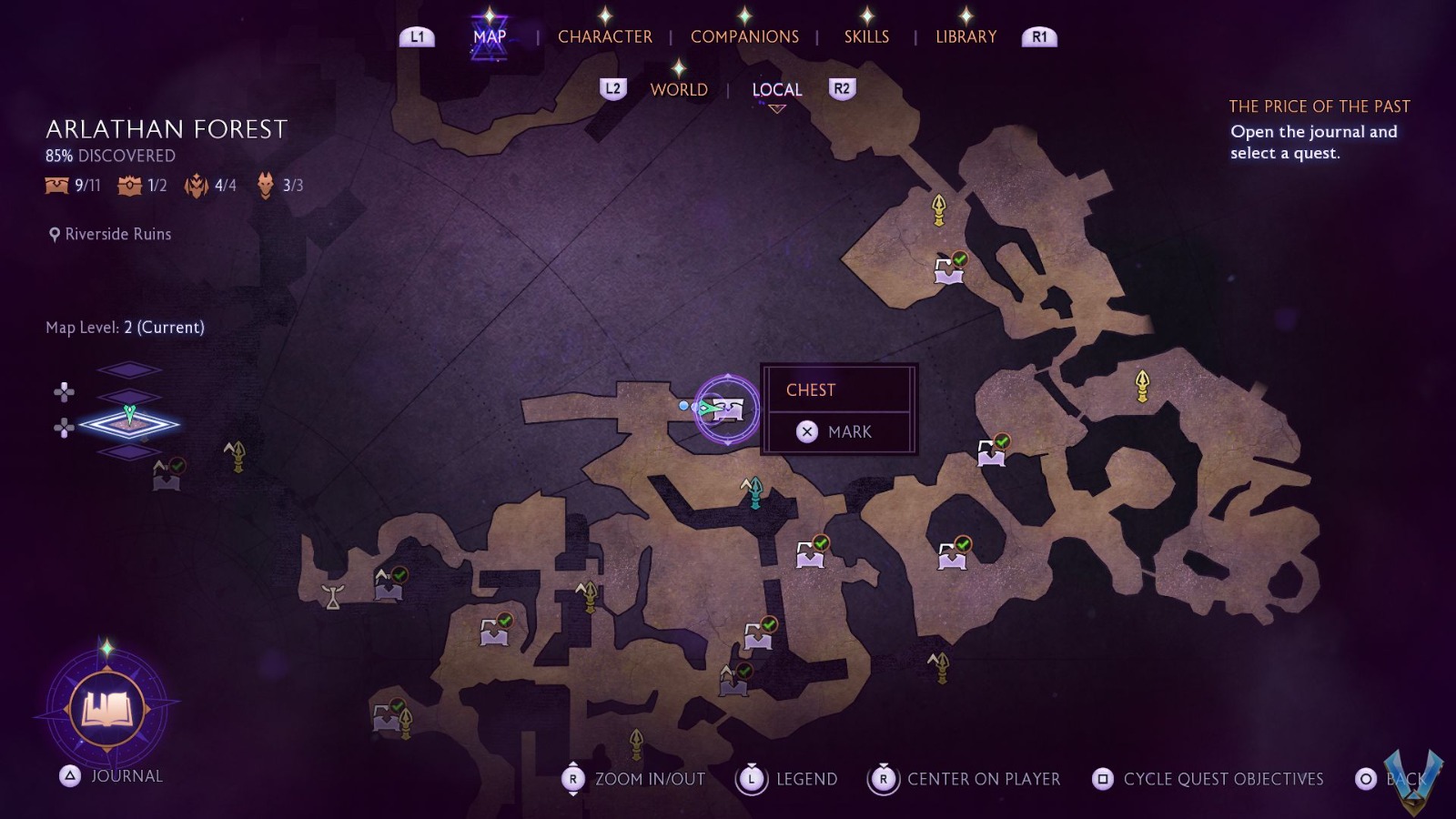Screen dimensions: 1456x819
Task: Go to the Skills tab
Action: [866, 36]
